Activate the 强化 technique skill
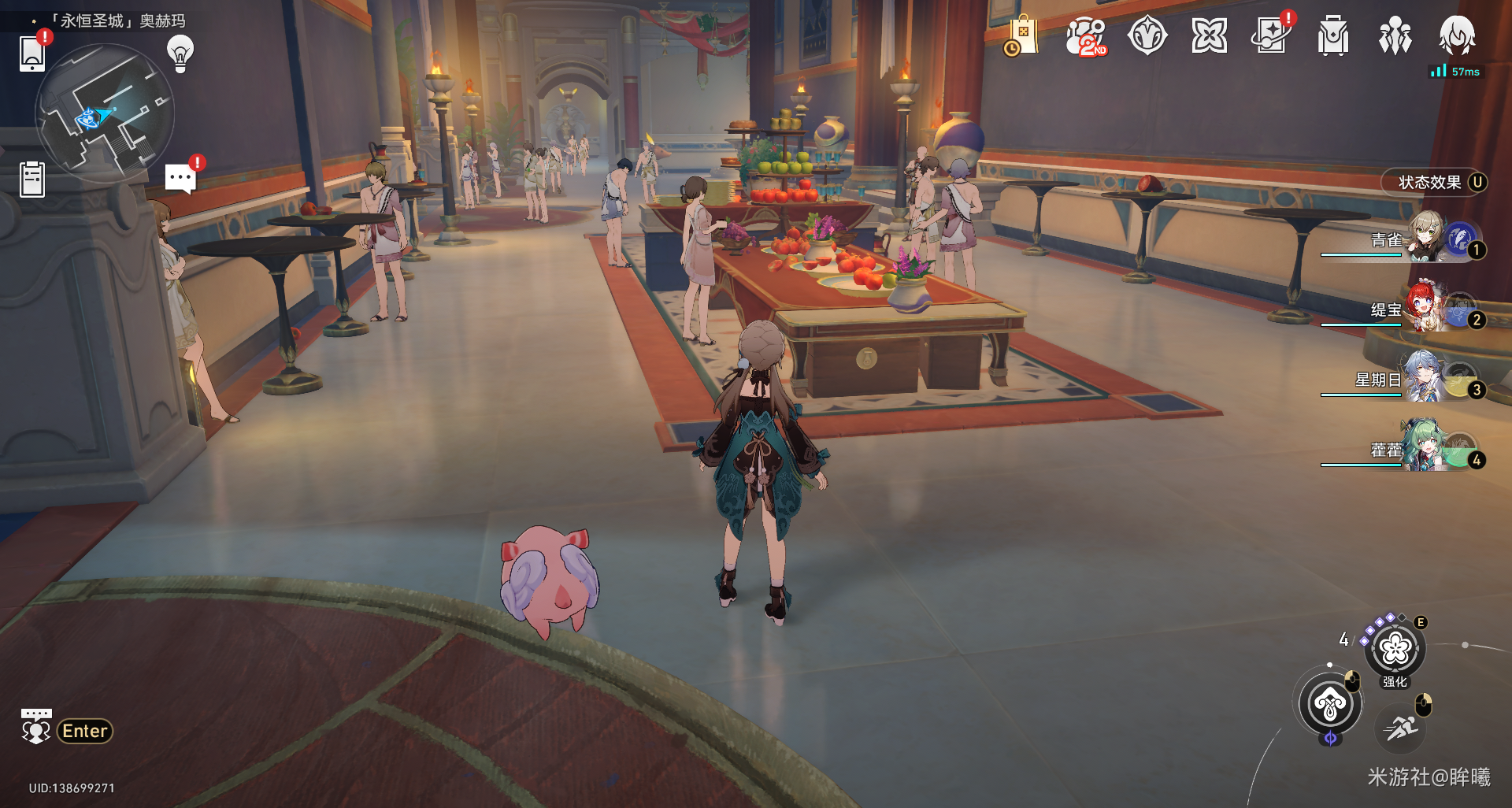The height and width of the screenshot is (808, 1512). click(1395, 650)
